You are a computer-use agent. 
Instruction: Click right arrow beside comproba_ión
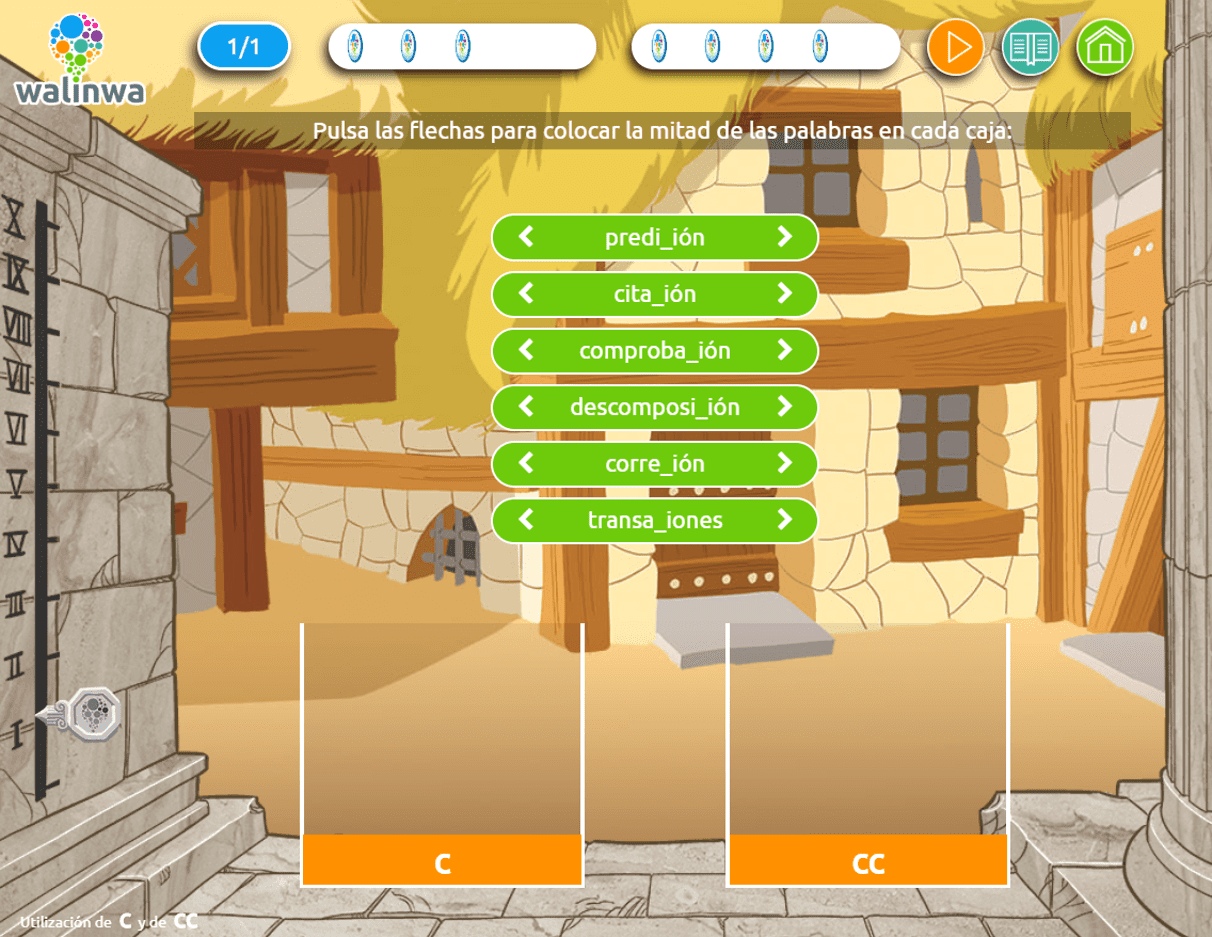784,350
